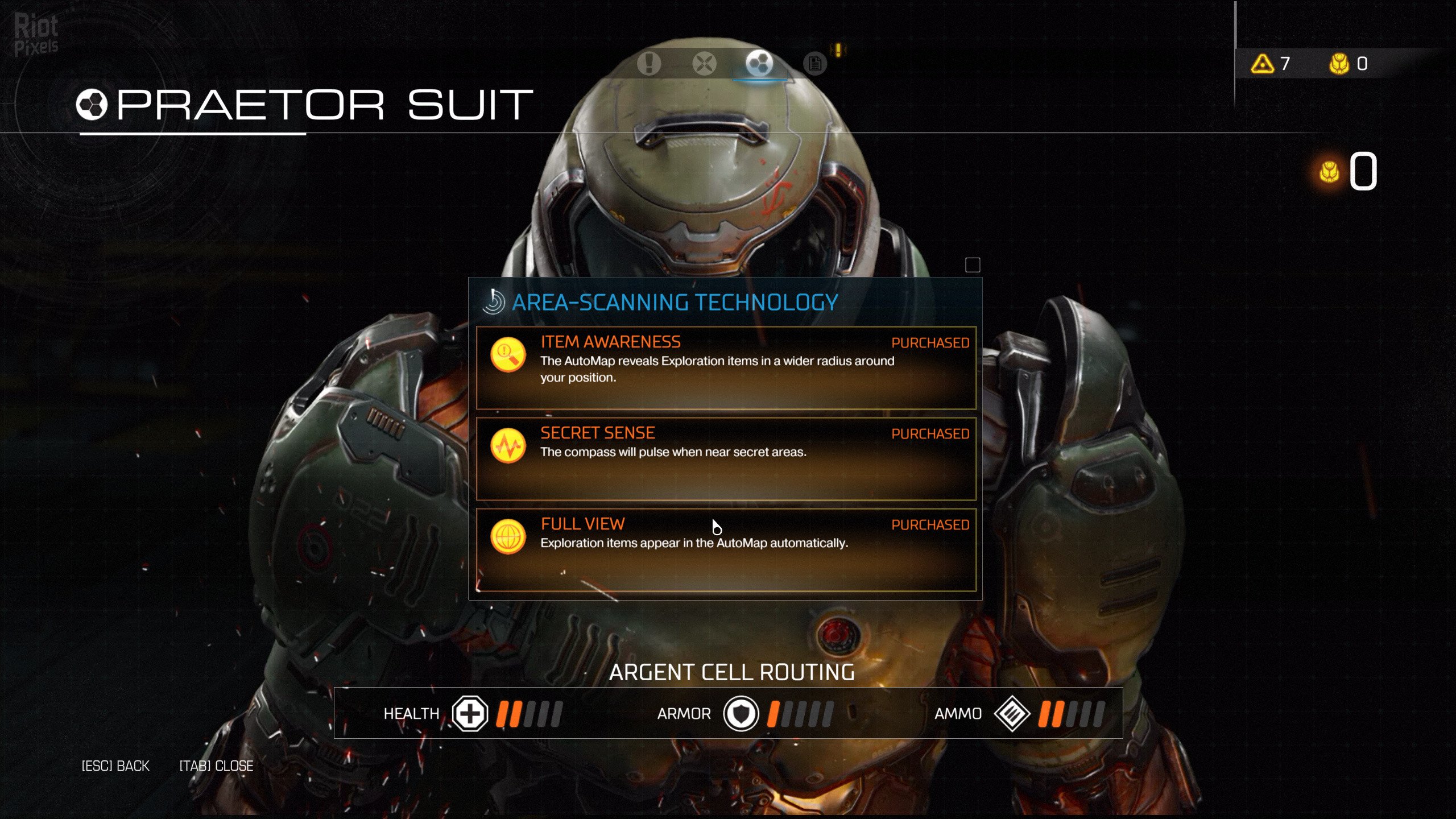
Task: Select the Item Awareness upgrade
Action: 726,367
